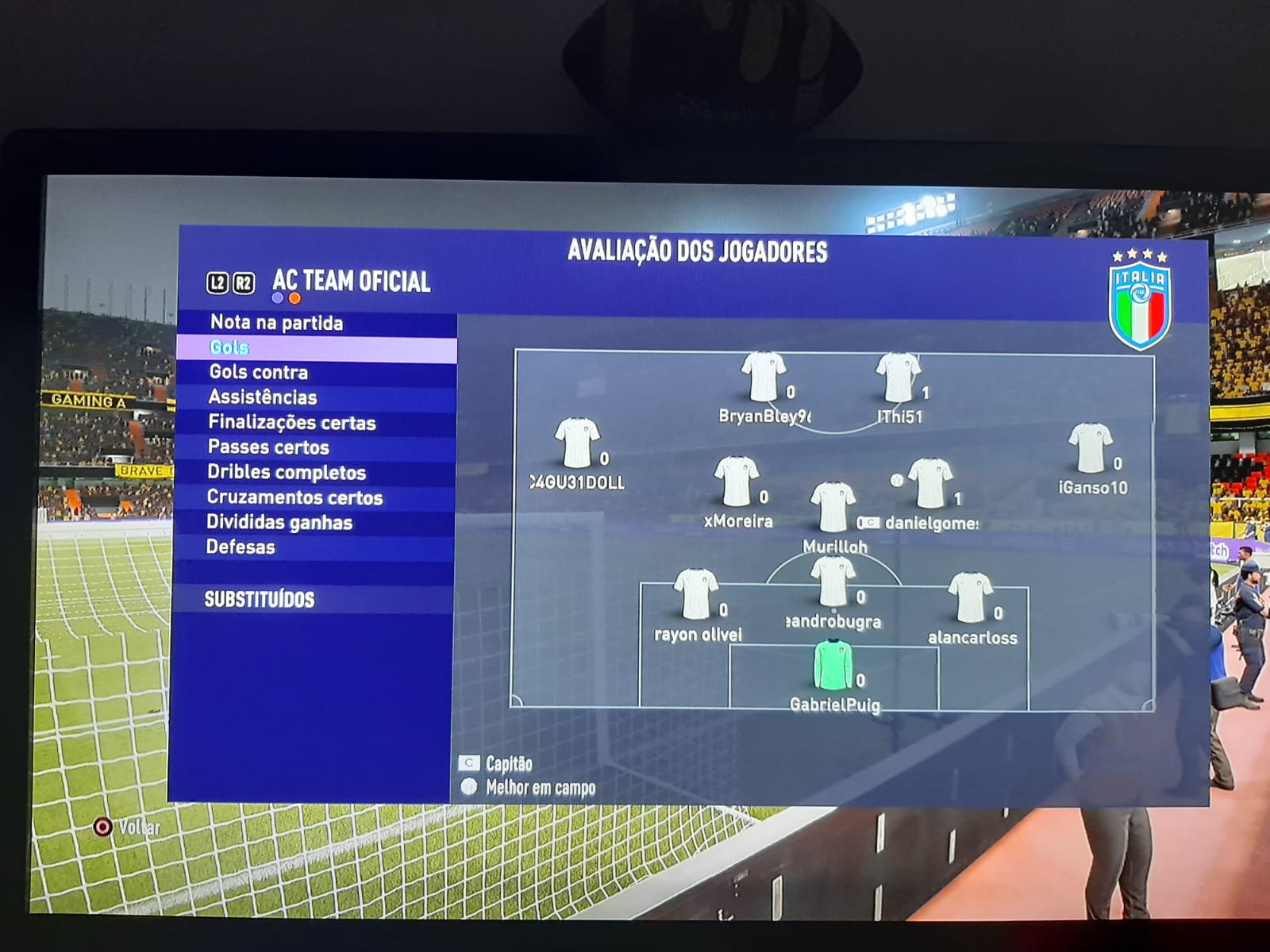This screenshot has width=1270, height=952.
Task: Select xMoreira's player shirt
Action: (737, 482)
